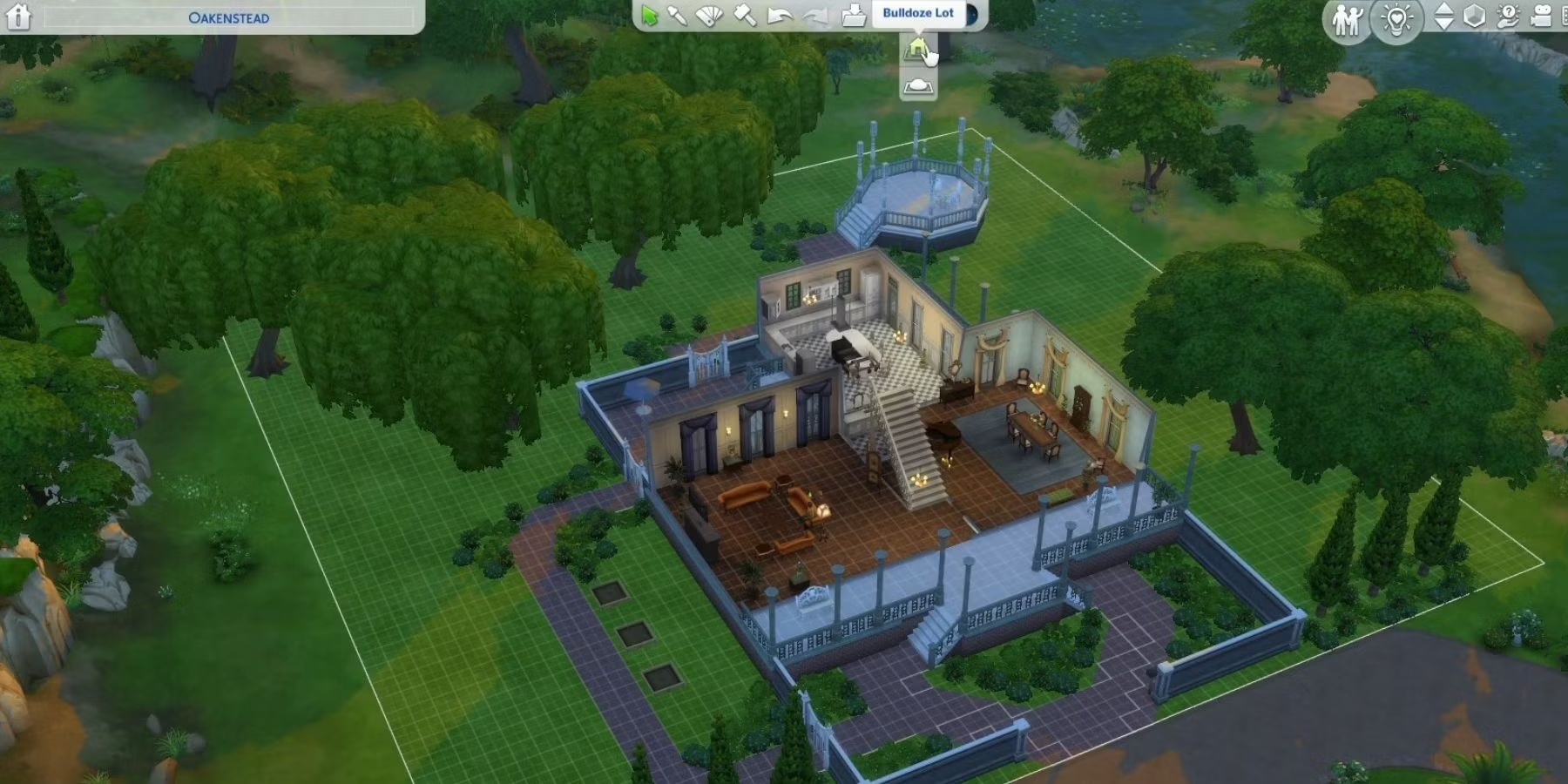The height and width of the screenshot is (784, 1568).
Task: Edit the Oakenstead lot name field
Action: [229, 17]
